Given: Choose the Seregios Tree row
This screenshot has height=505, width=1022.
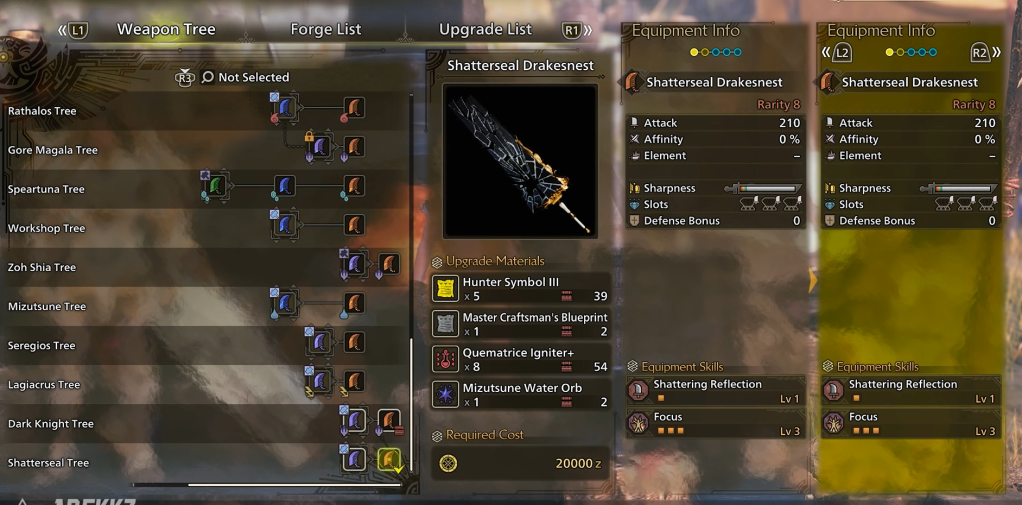Looking at the screenshot, I should [x=41, y=346].
